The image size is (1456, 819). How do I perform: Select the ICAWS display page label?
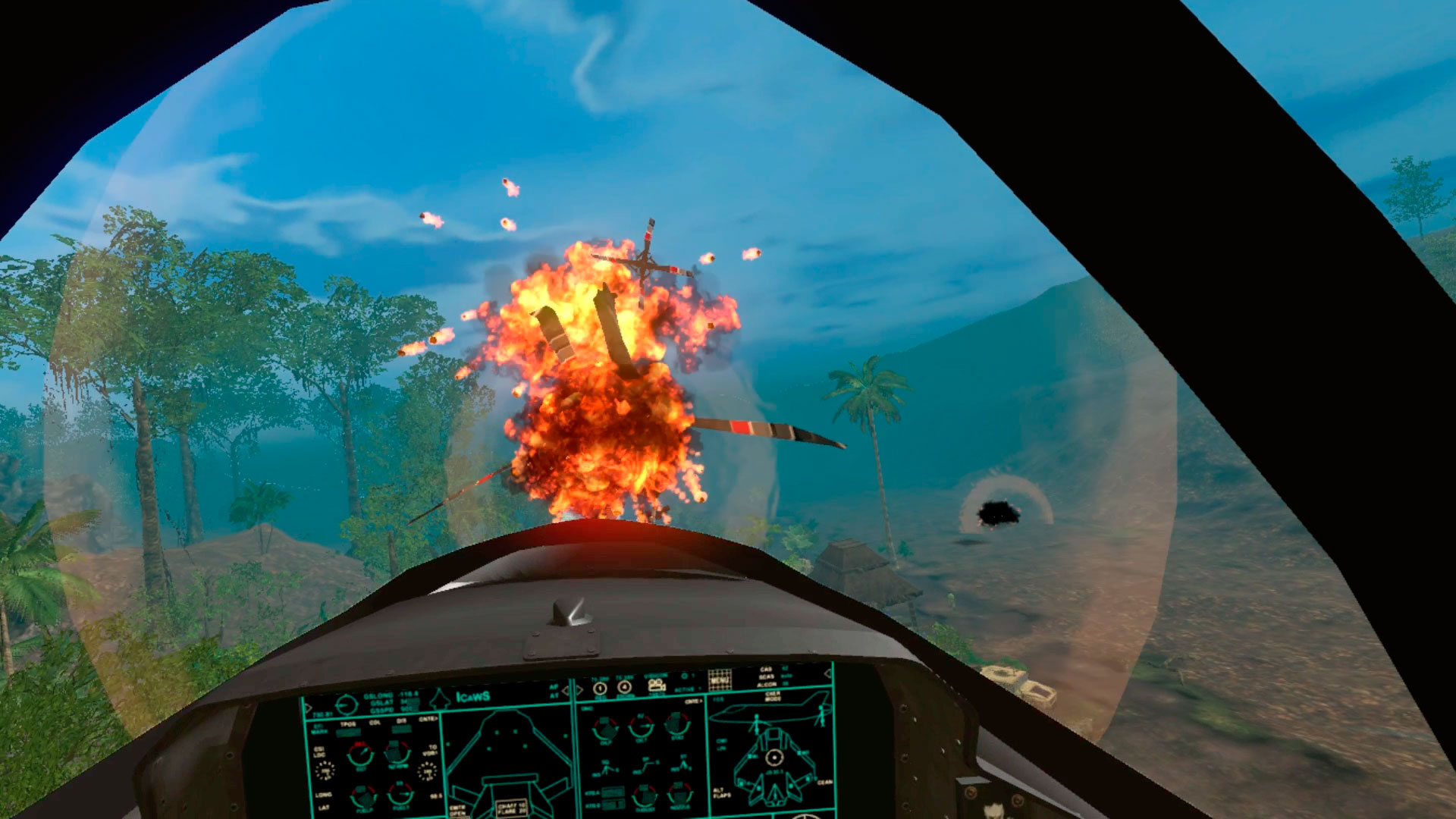click(472, 696)
